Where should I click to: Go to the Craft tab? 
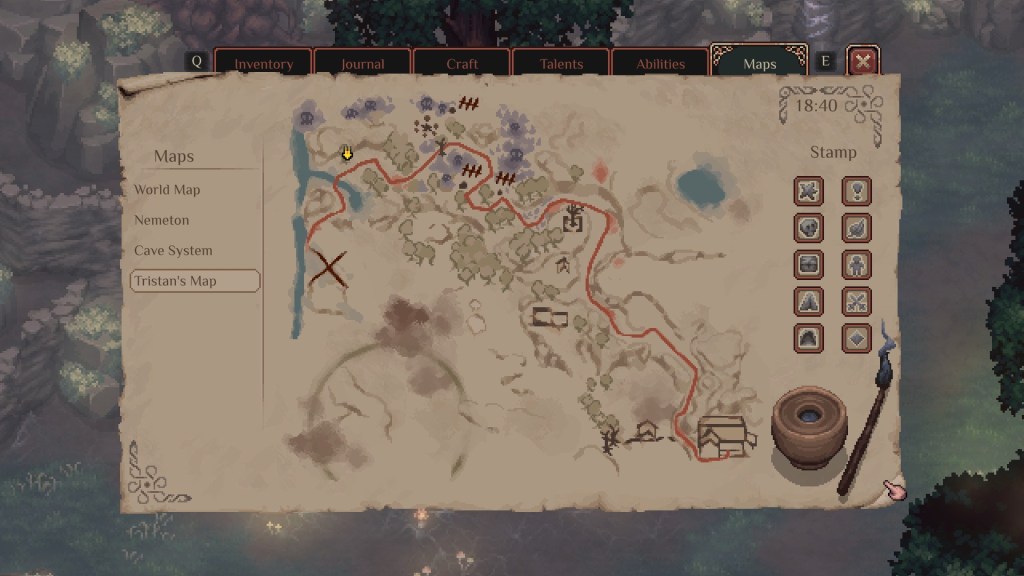(461, 64)
